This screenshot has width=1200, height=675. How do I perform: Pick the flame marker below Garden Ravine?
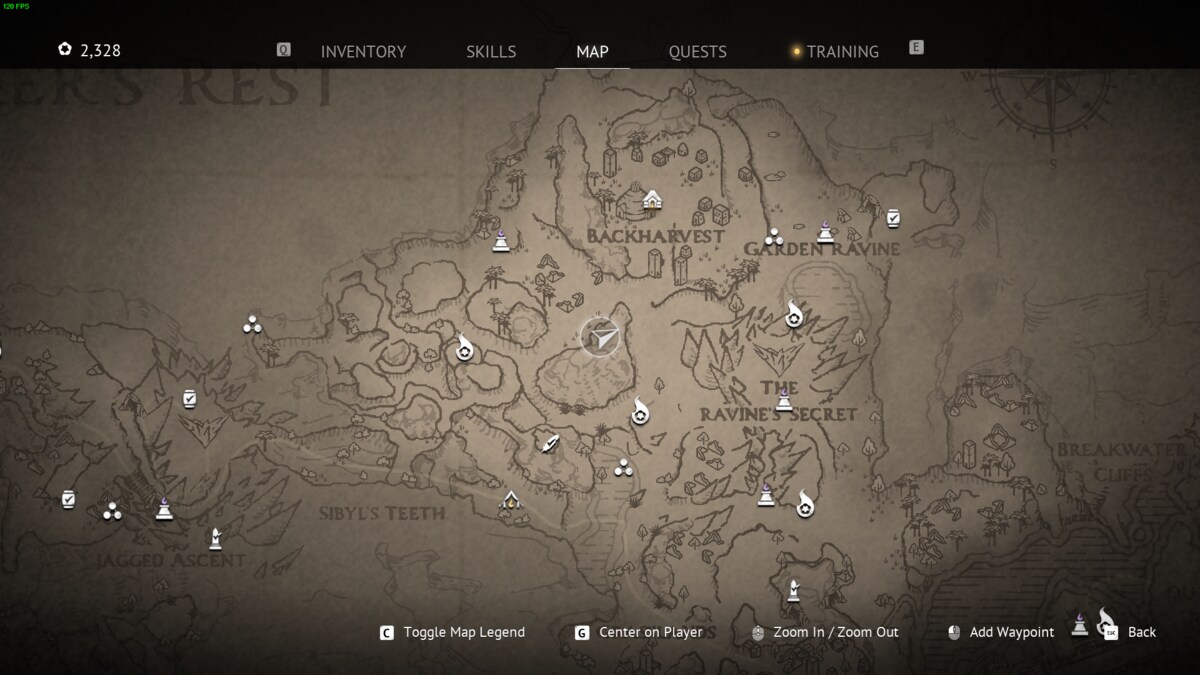click(x=794, y=314)
